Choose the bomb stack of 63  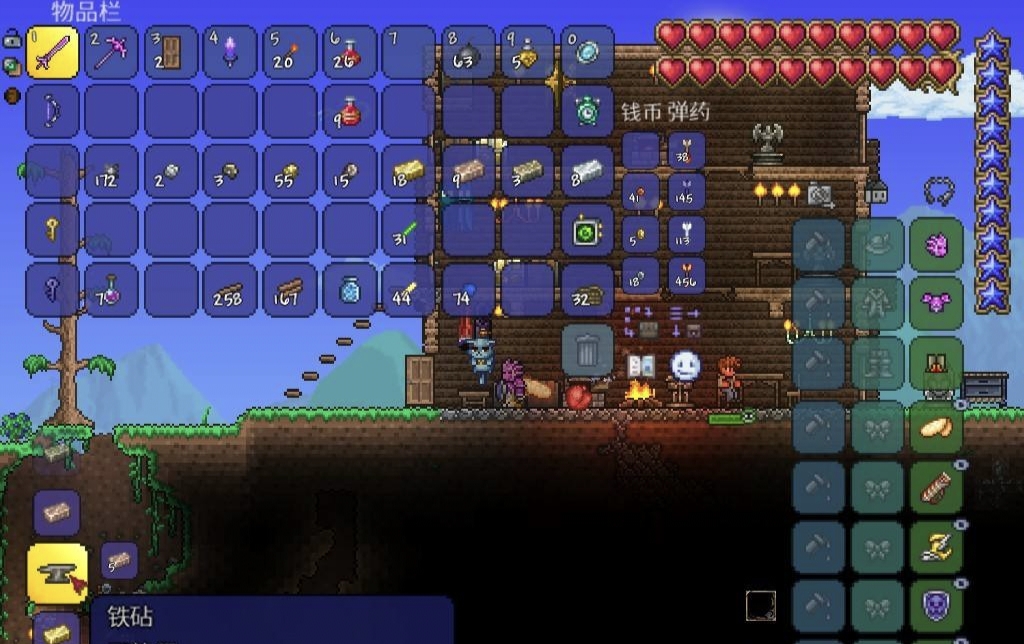tap(468, 52)
